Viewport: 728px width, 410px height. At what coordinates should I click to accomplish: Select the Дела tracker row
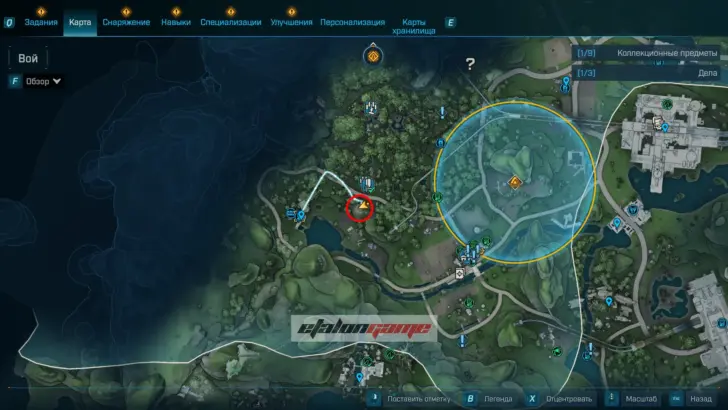[649, 73]
